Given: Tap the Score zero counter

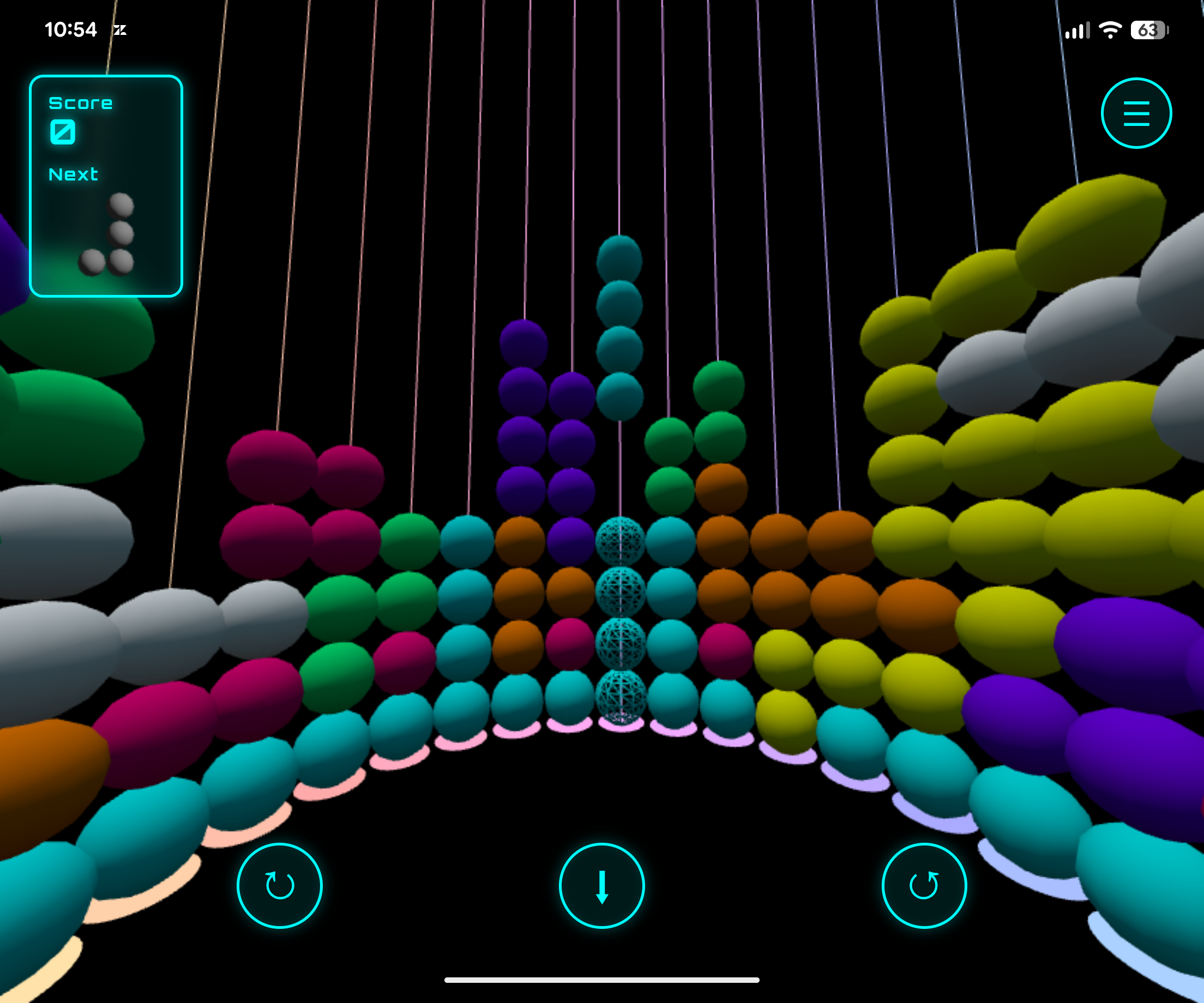Looking at the screenshot, I should (63, 131).
